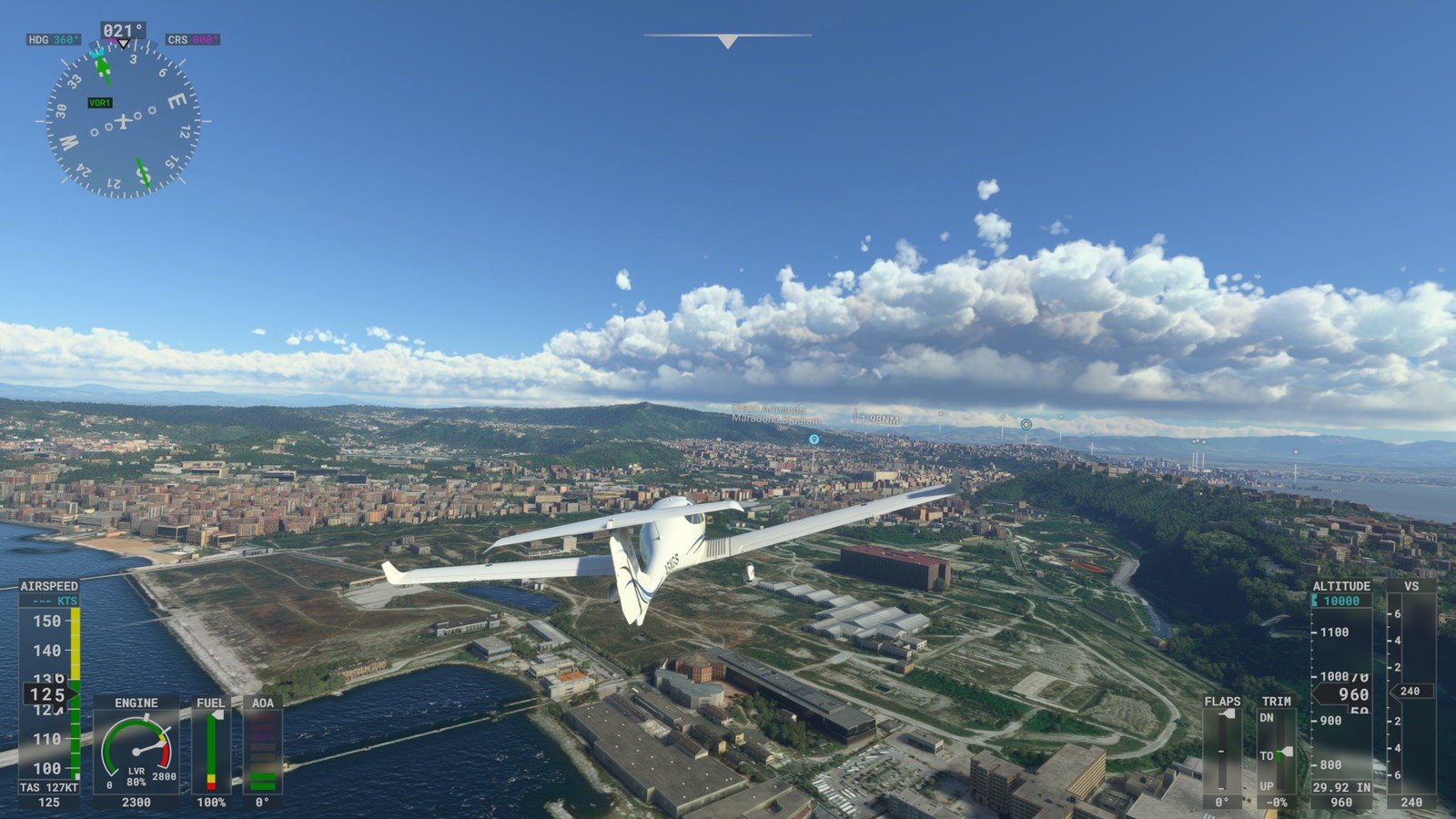Select the circular white waypoint marker
1456x819 pixels.
coord(1026,424)
